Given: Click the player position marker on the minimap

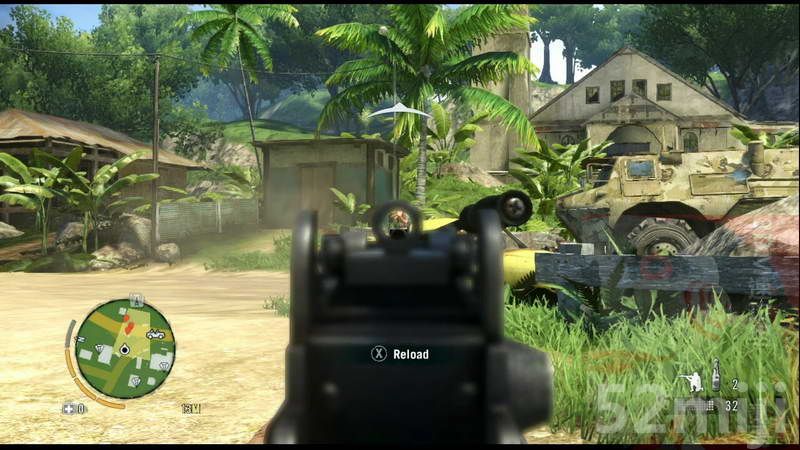Looking at the screenshot, I should coord(124,350).
